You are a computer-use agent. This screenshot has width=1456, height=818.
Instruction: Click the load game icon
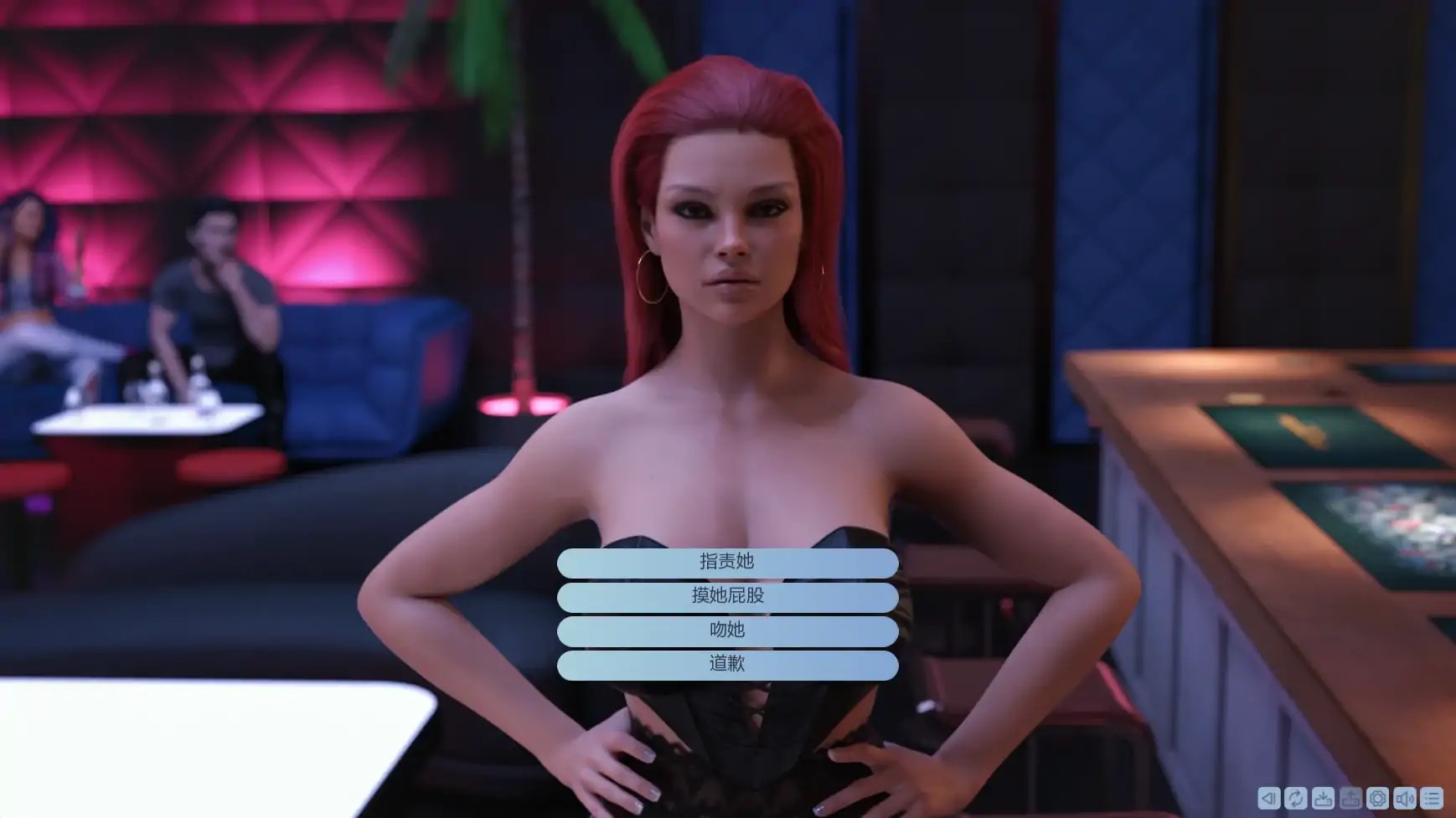click(1350, 798)
